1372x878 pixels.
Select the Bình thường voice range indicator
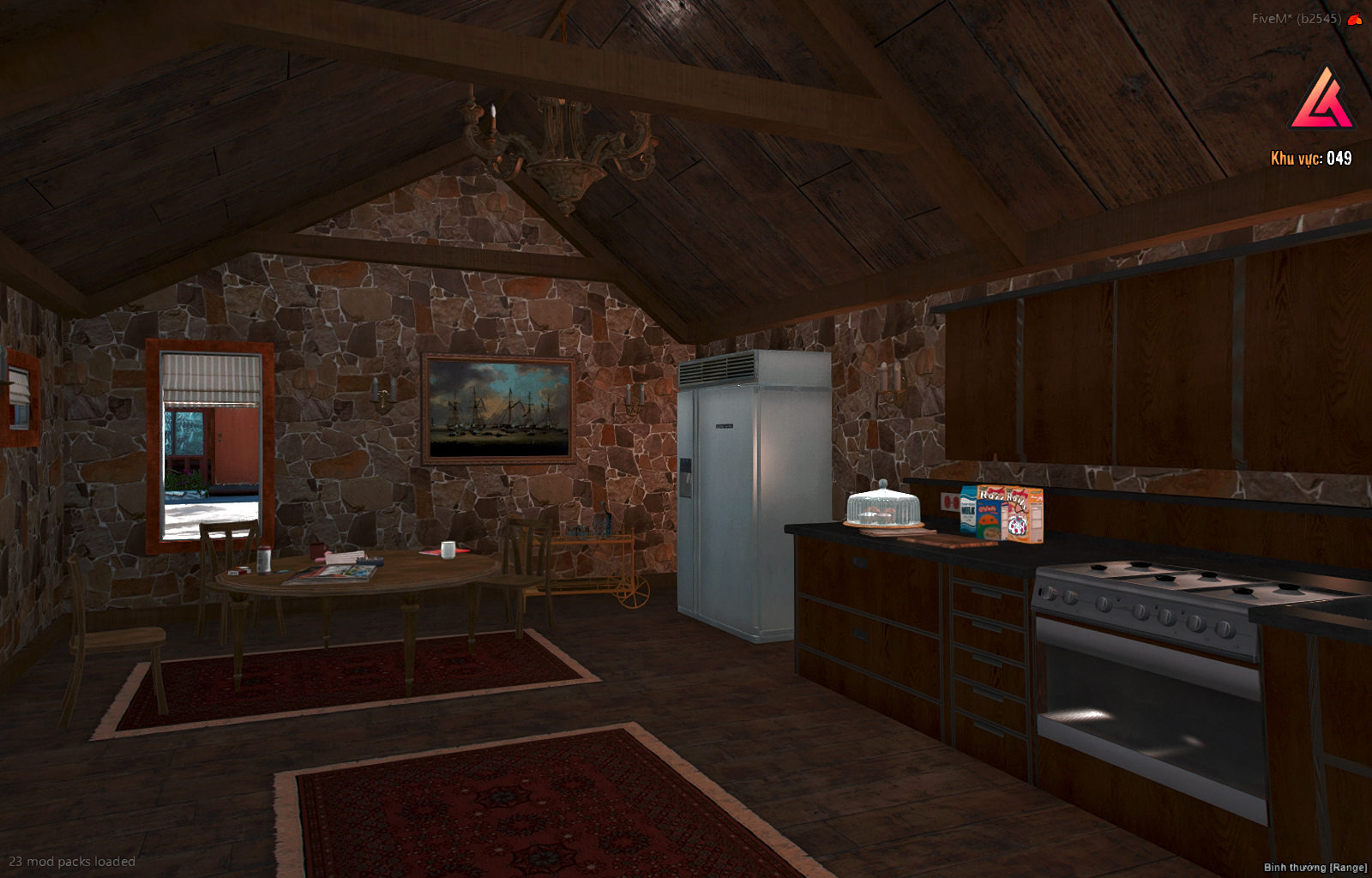click(x=1315, y=867)
